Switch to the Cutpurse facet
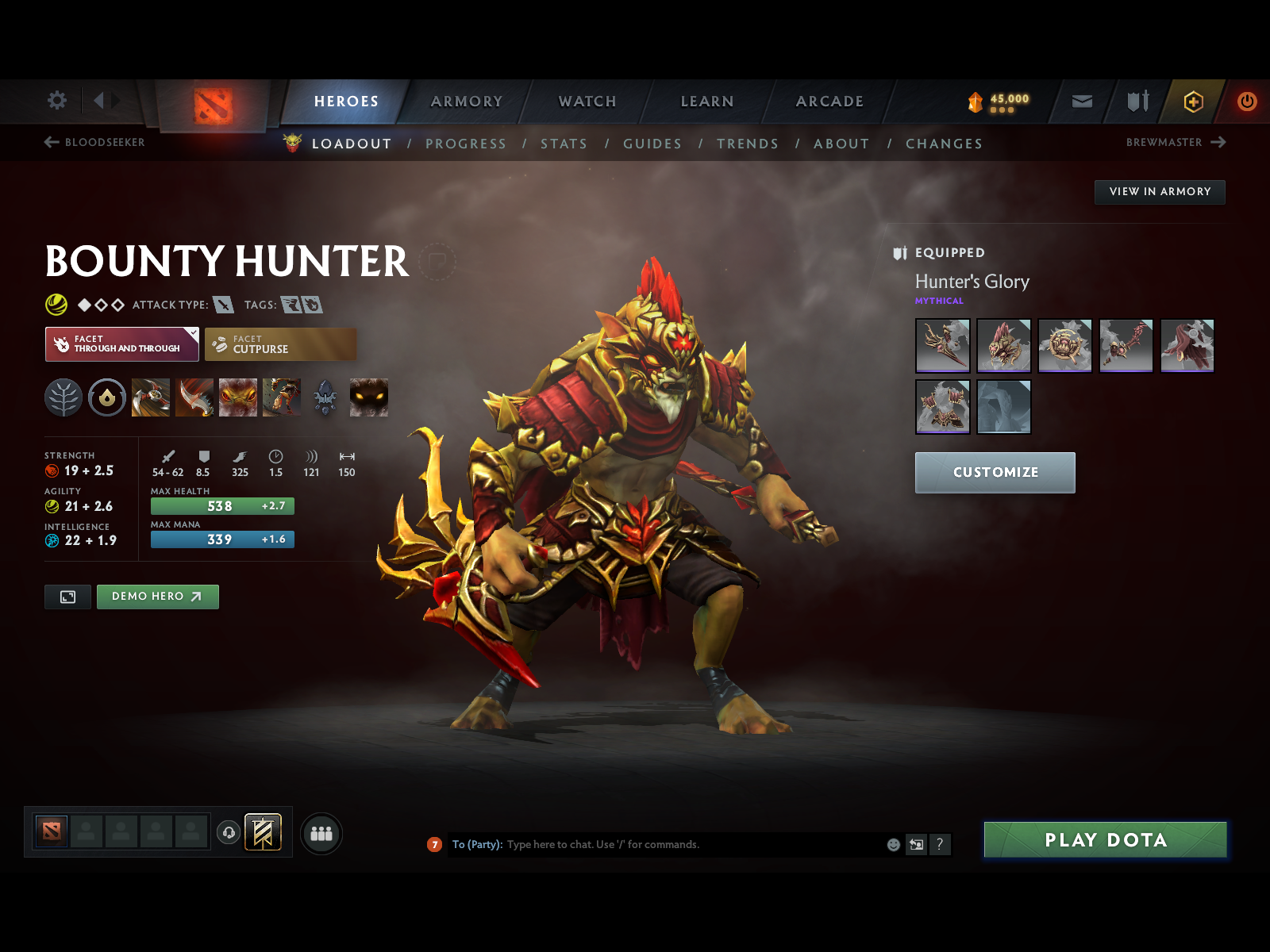The width and height of the screenshot is (1270, 952). tap(281, 344)
